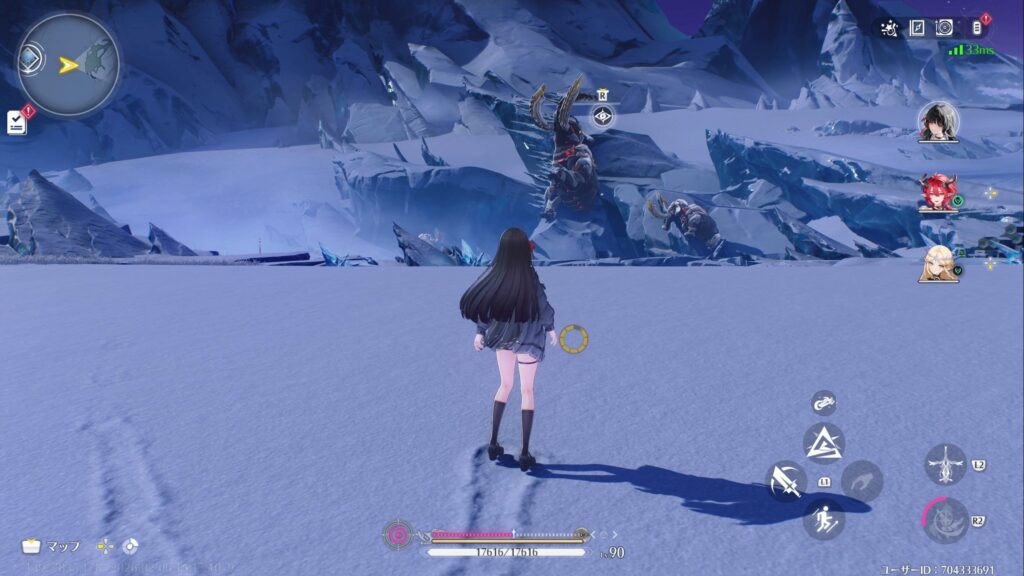Activate the winged sword skill

[x=945, y=465]
